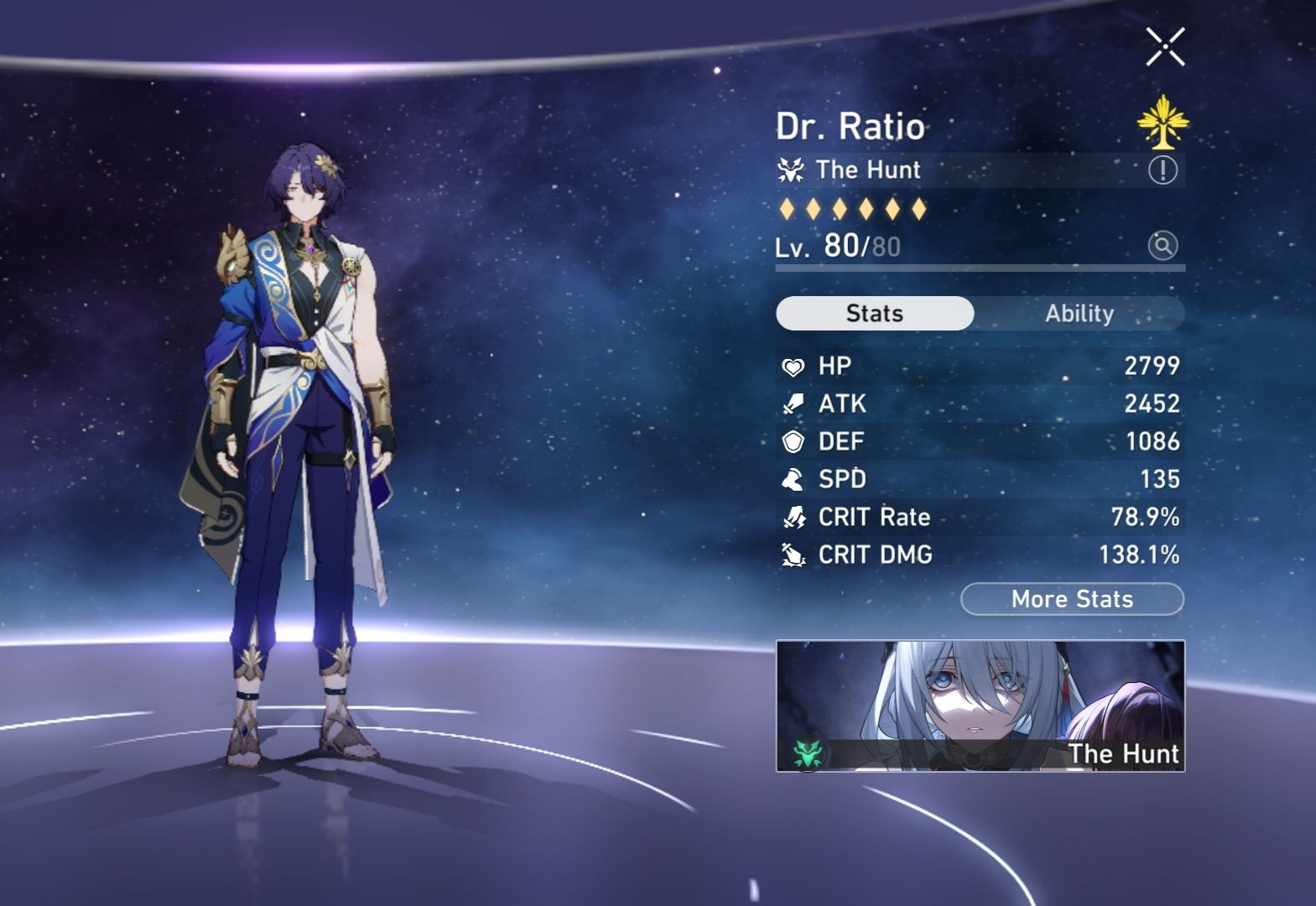Viewport: 1316px width, 906px height.
Task: Click the SPD boot stat icon
Action: [x=793, y=479]
